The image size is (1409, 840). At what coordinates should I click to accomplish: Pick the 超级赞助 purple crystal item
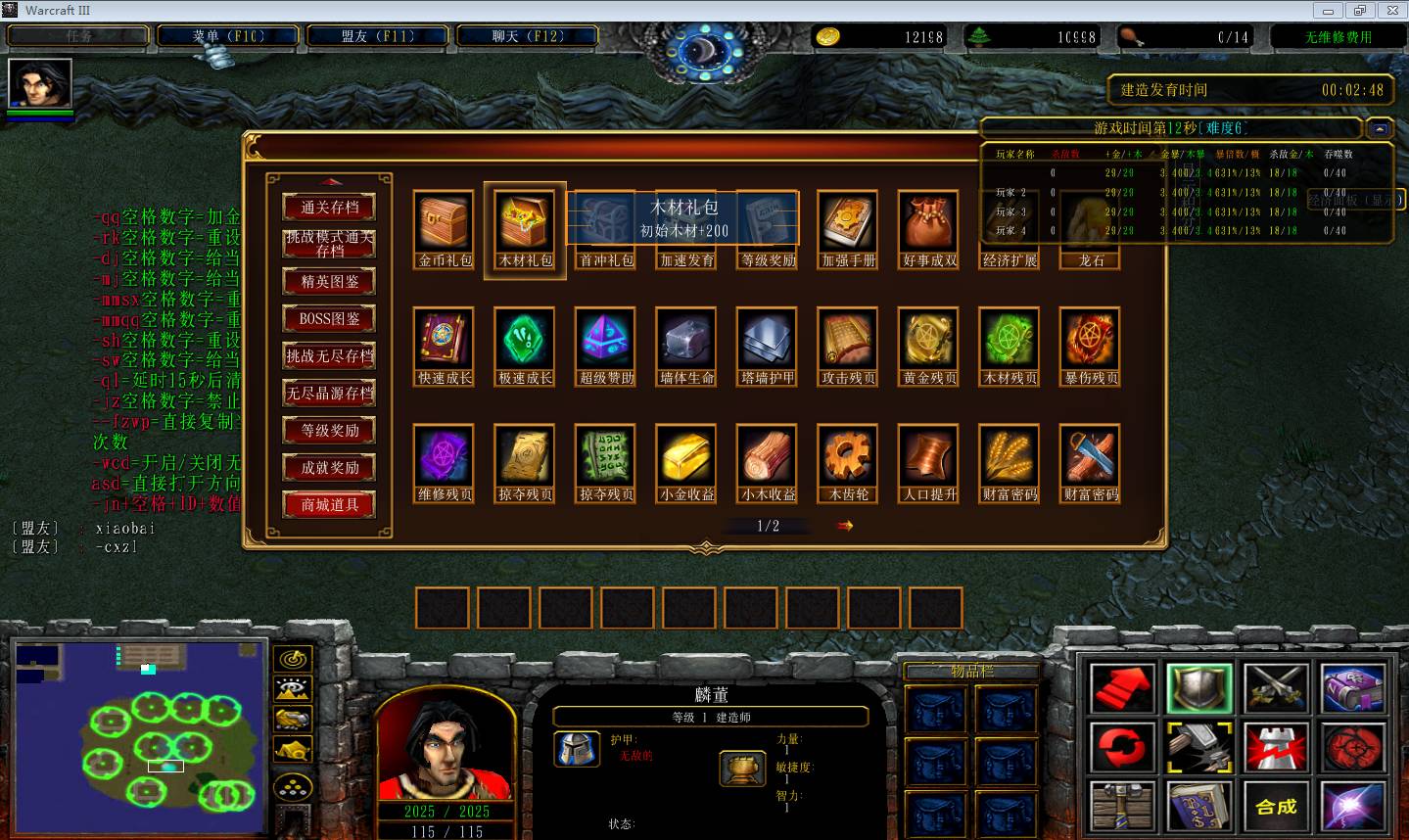click(606, 339)
